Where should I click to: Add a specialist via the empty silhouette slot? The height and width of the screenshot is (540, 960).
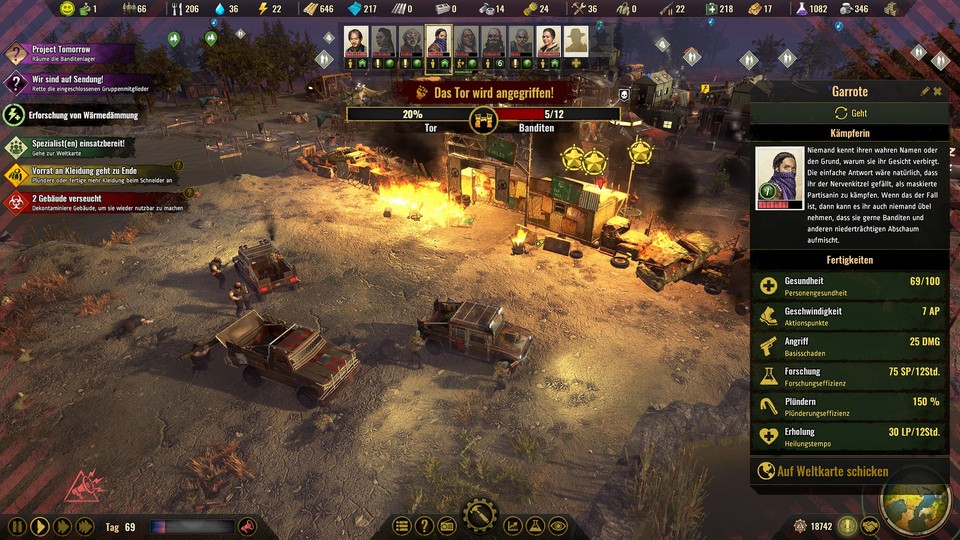click(x=575, y=41)
